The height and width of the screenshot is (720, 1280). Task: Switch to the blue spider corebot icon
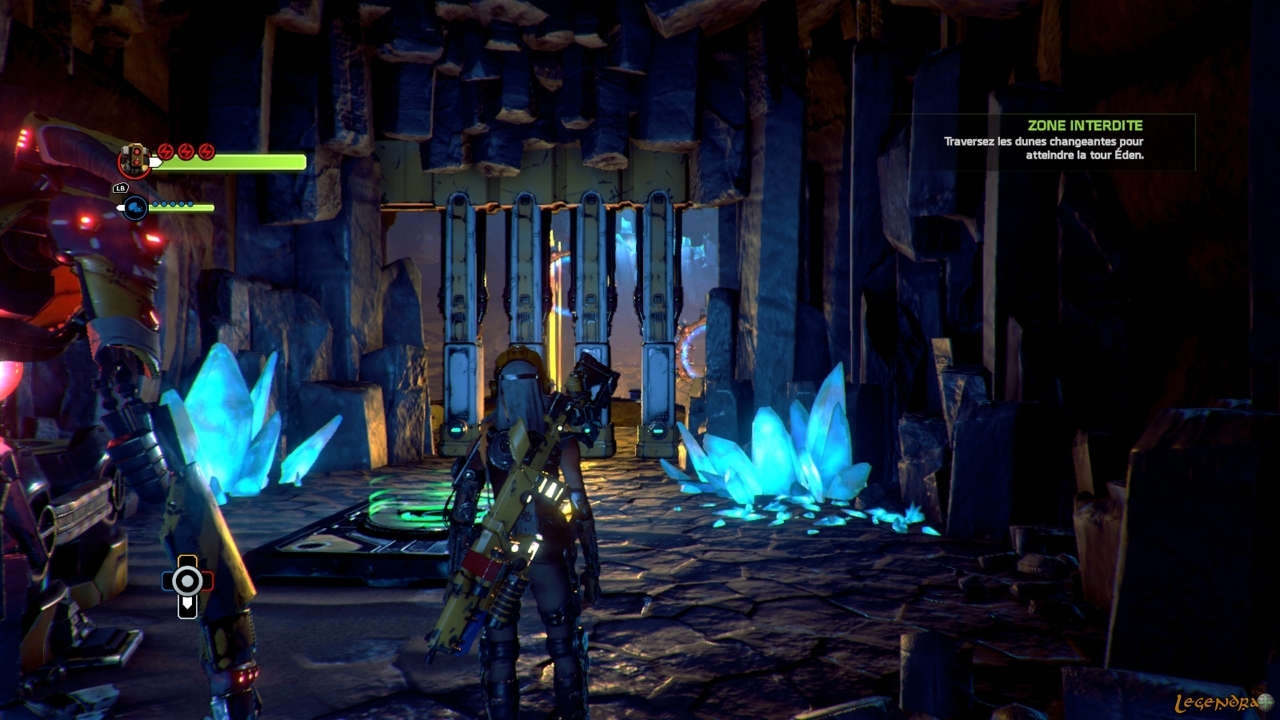click(134, 207)
